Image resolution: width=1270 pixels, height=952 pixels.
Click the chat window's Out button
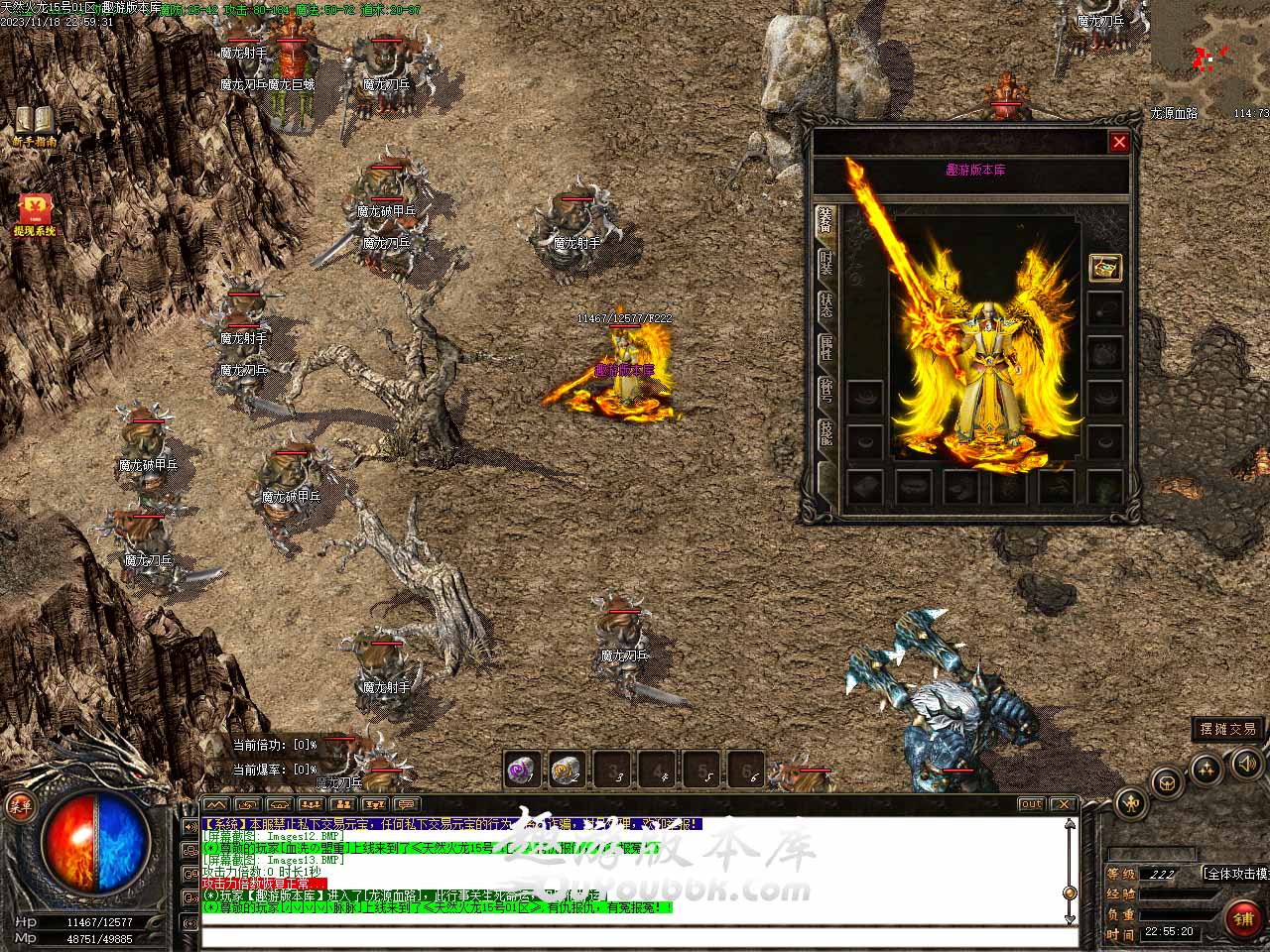point(1031,804)
